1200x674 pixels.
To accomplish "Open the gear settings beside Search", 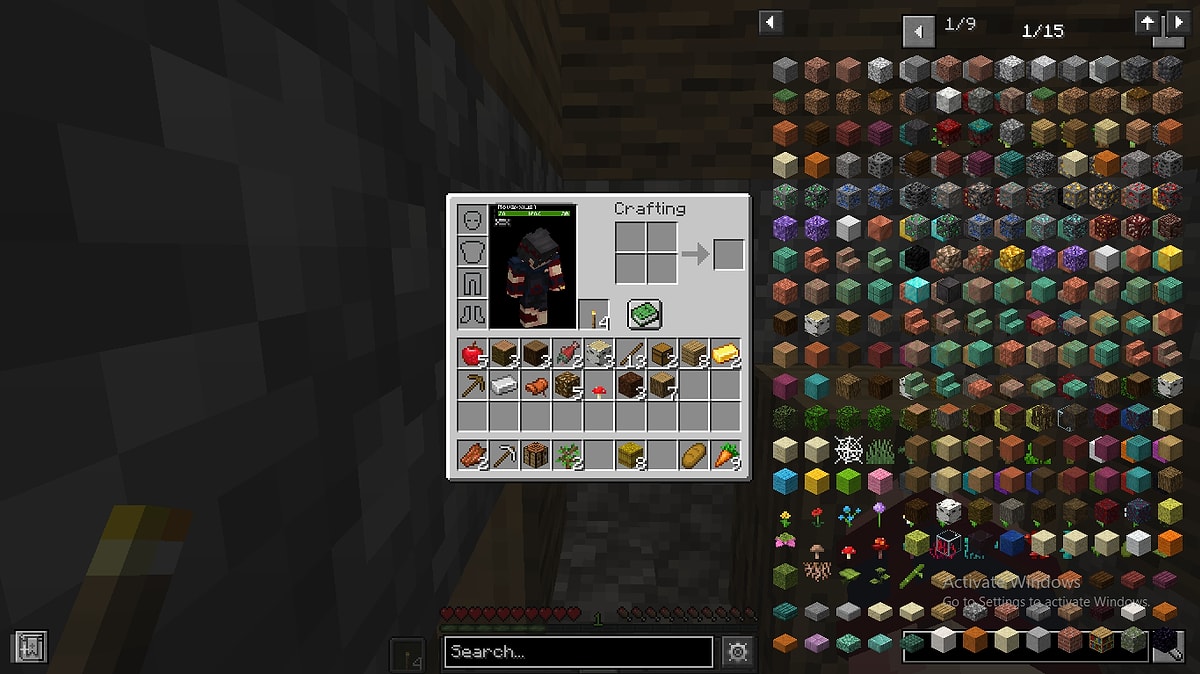I will tap(738, 652).
